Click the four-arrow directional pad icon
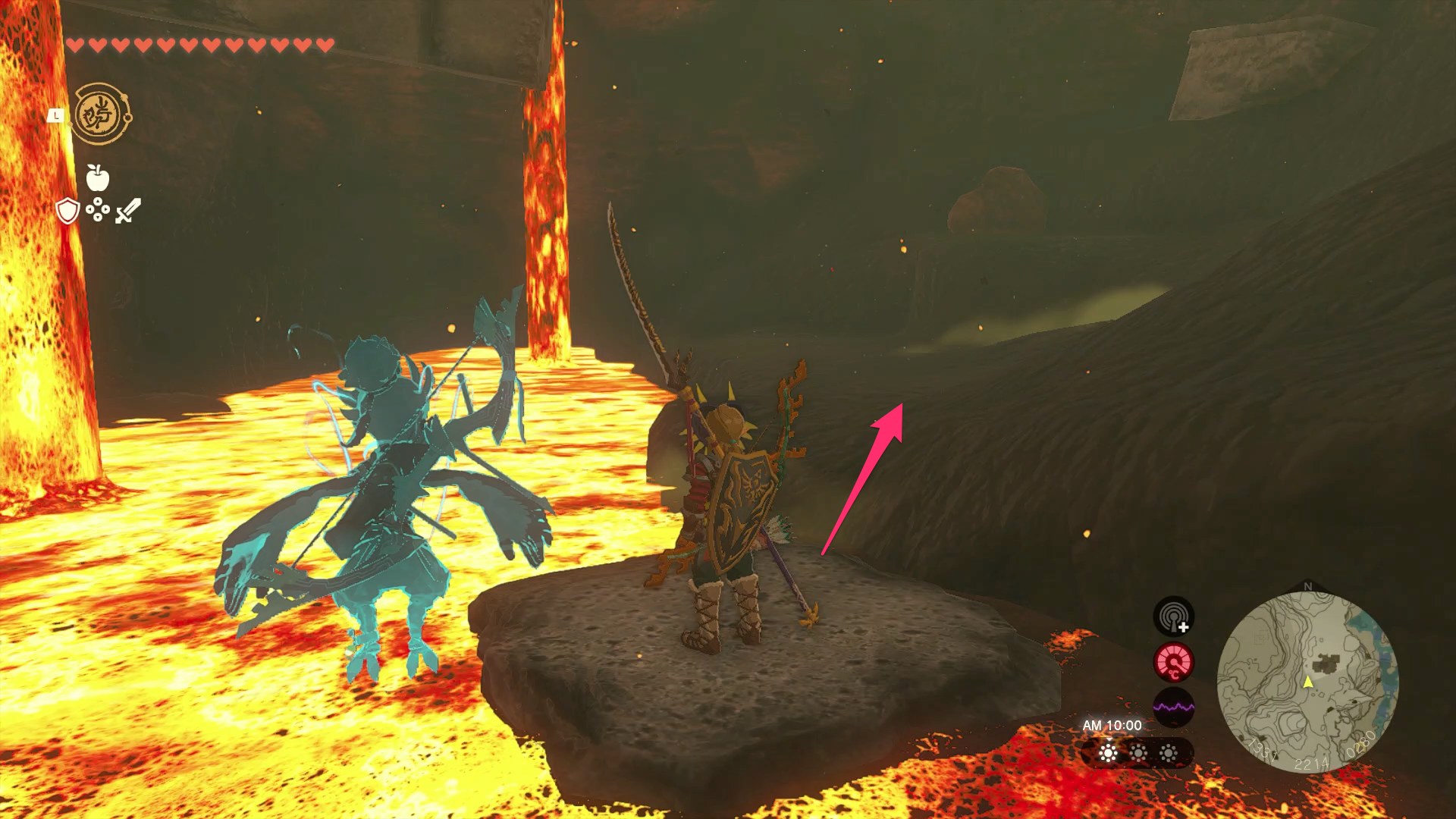This screenshot has width=1456, height=819. 98,210
